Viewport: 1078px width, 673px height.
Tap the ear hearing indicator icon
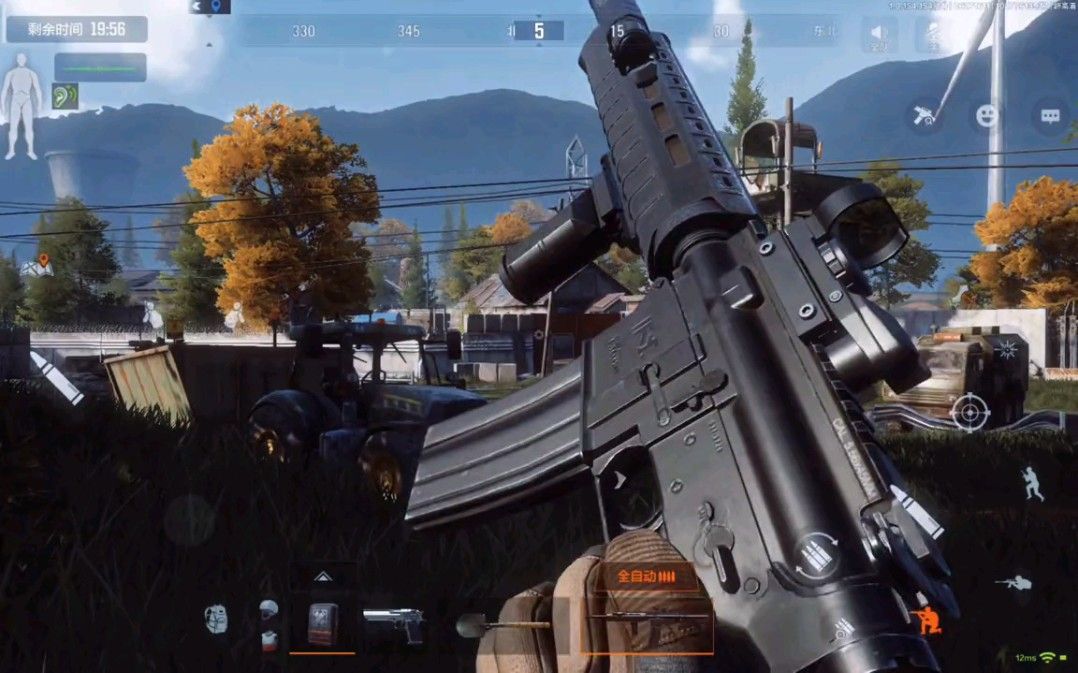[x=65, y=96]
